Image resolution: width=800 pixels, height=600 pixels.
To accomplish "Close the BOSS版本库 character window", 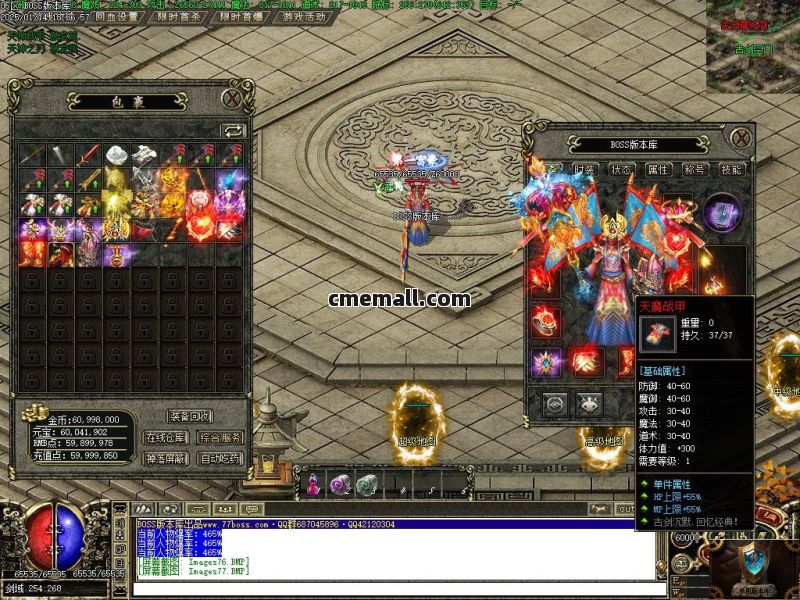I will pos(740,137).
